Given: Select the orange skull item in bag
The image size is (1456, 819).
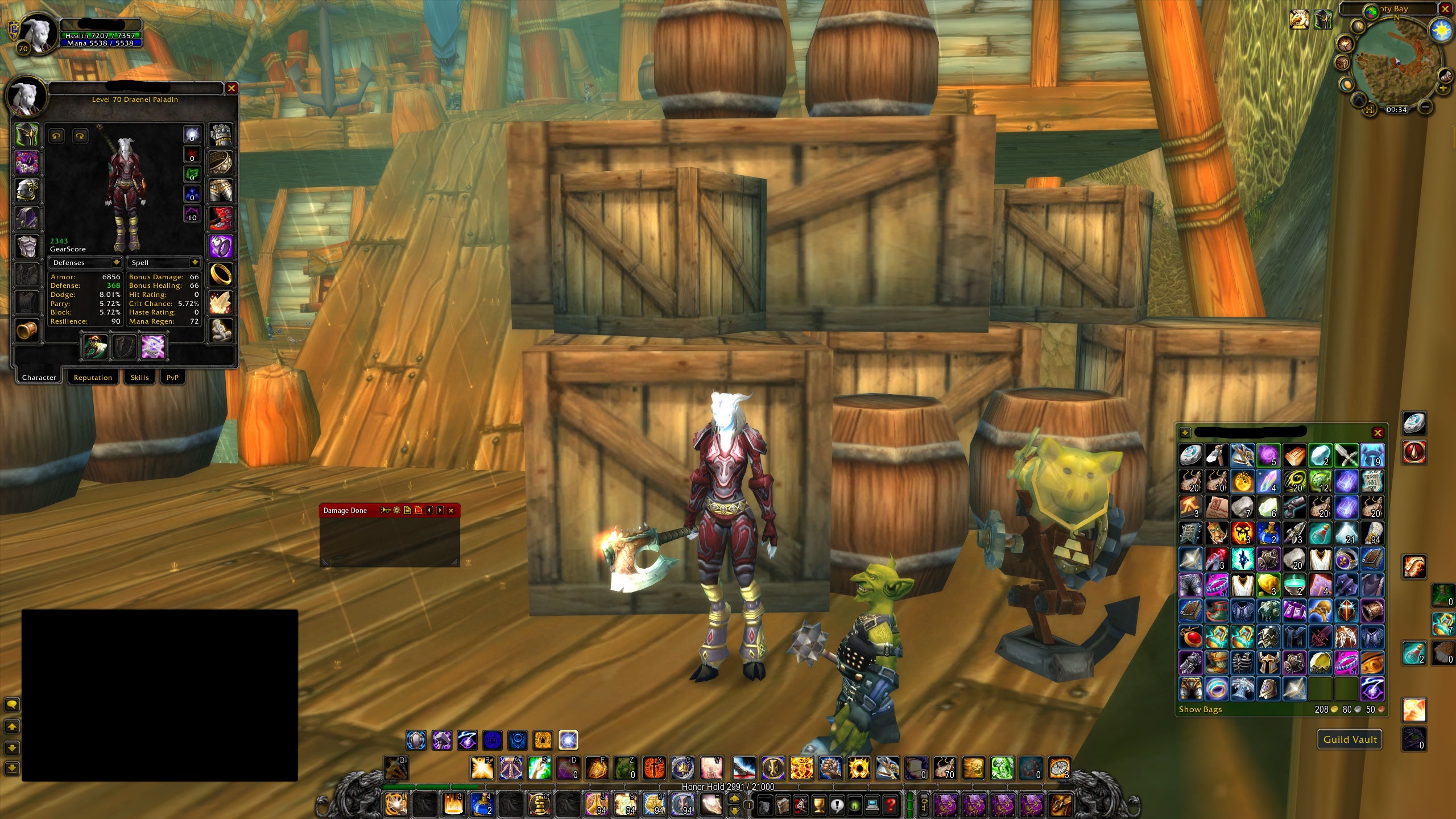Looking at the screenshot, I should (x=1242, y=533).
